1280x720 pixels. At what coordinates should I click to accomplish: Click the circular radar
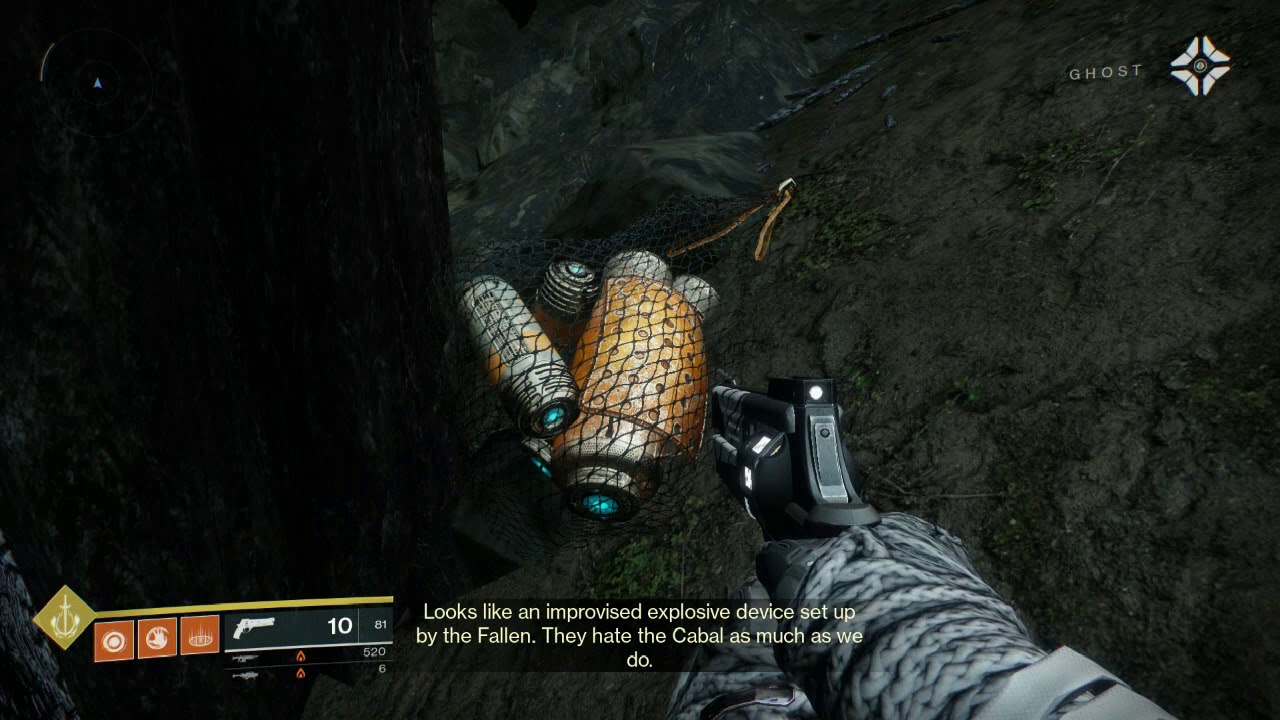97,83
